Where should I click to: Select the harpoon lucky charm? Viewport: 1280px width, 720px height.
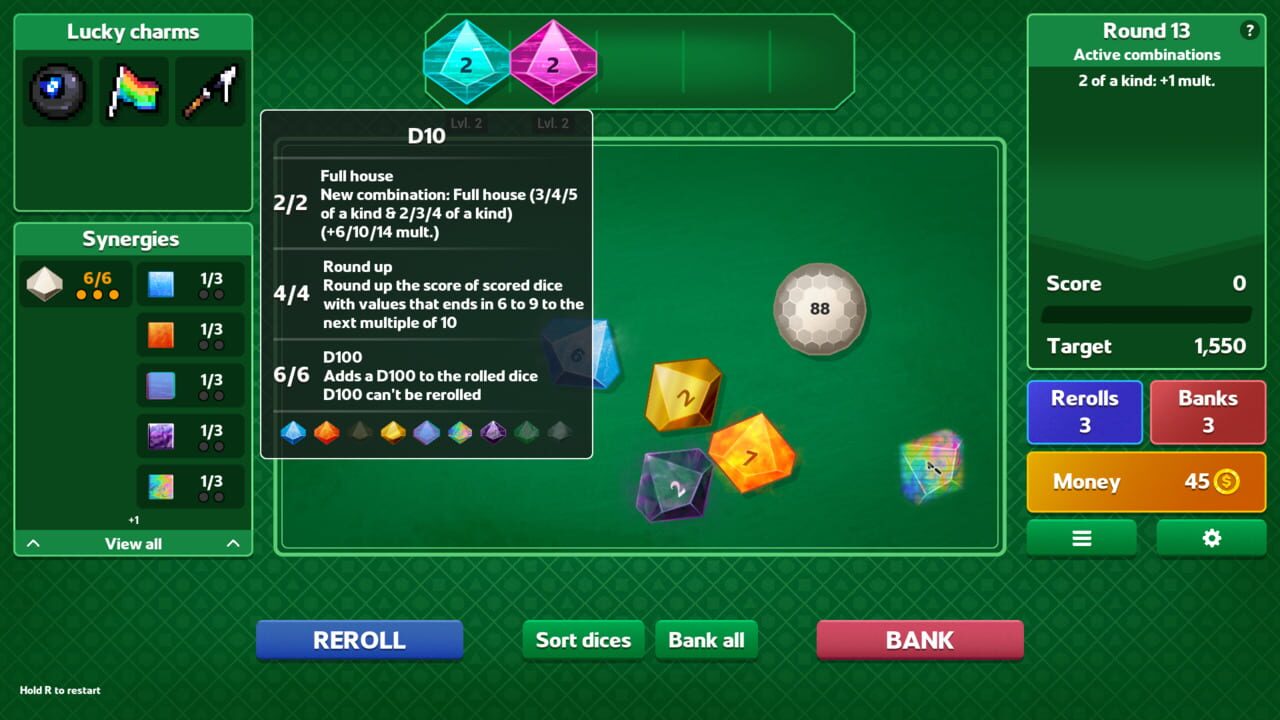[x=210, y=91]
